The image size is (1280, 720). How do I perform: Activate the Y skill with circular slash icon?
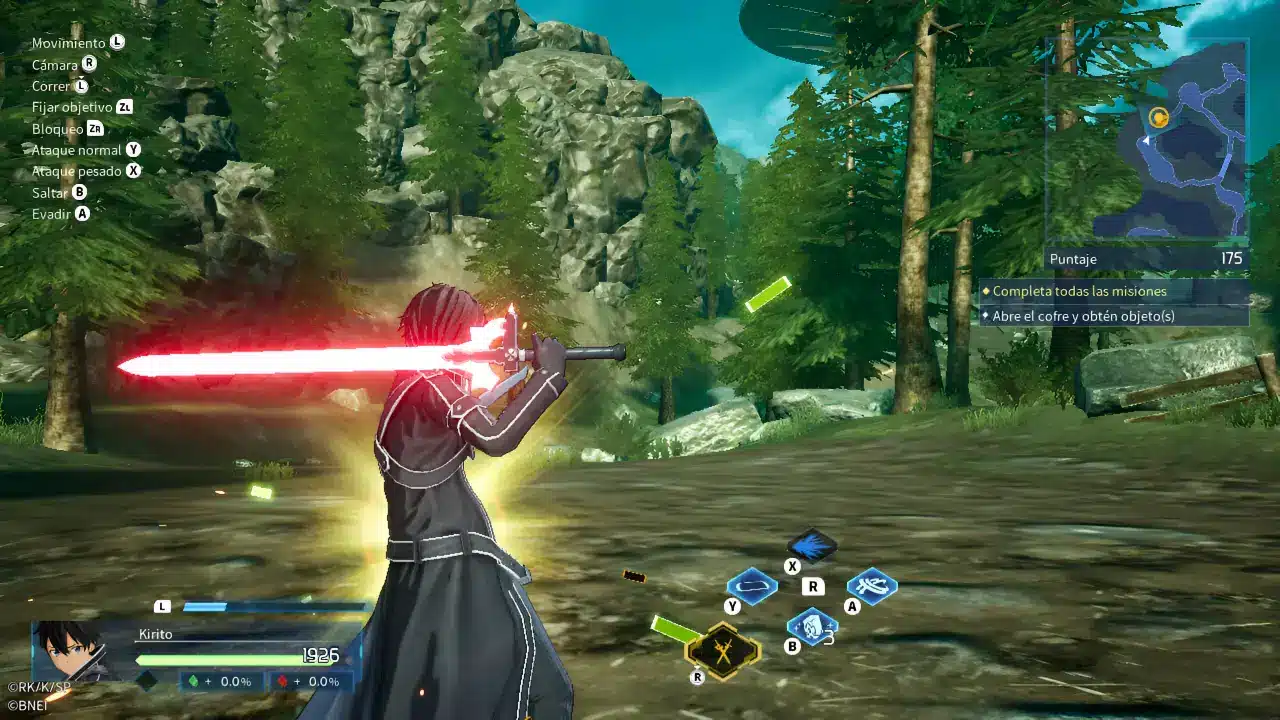751,586
